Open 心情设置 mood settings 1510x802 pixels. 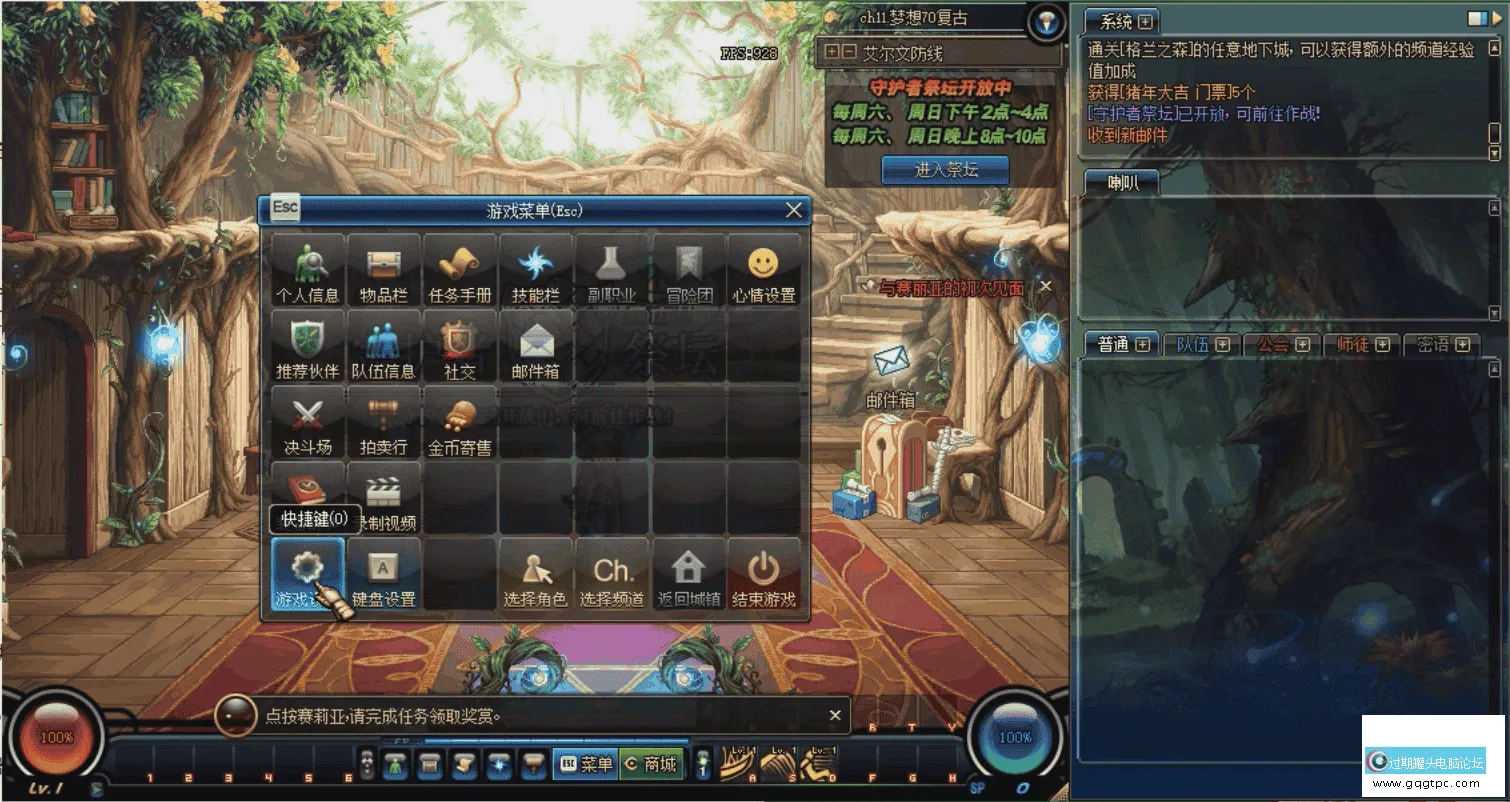[764, 270]
